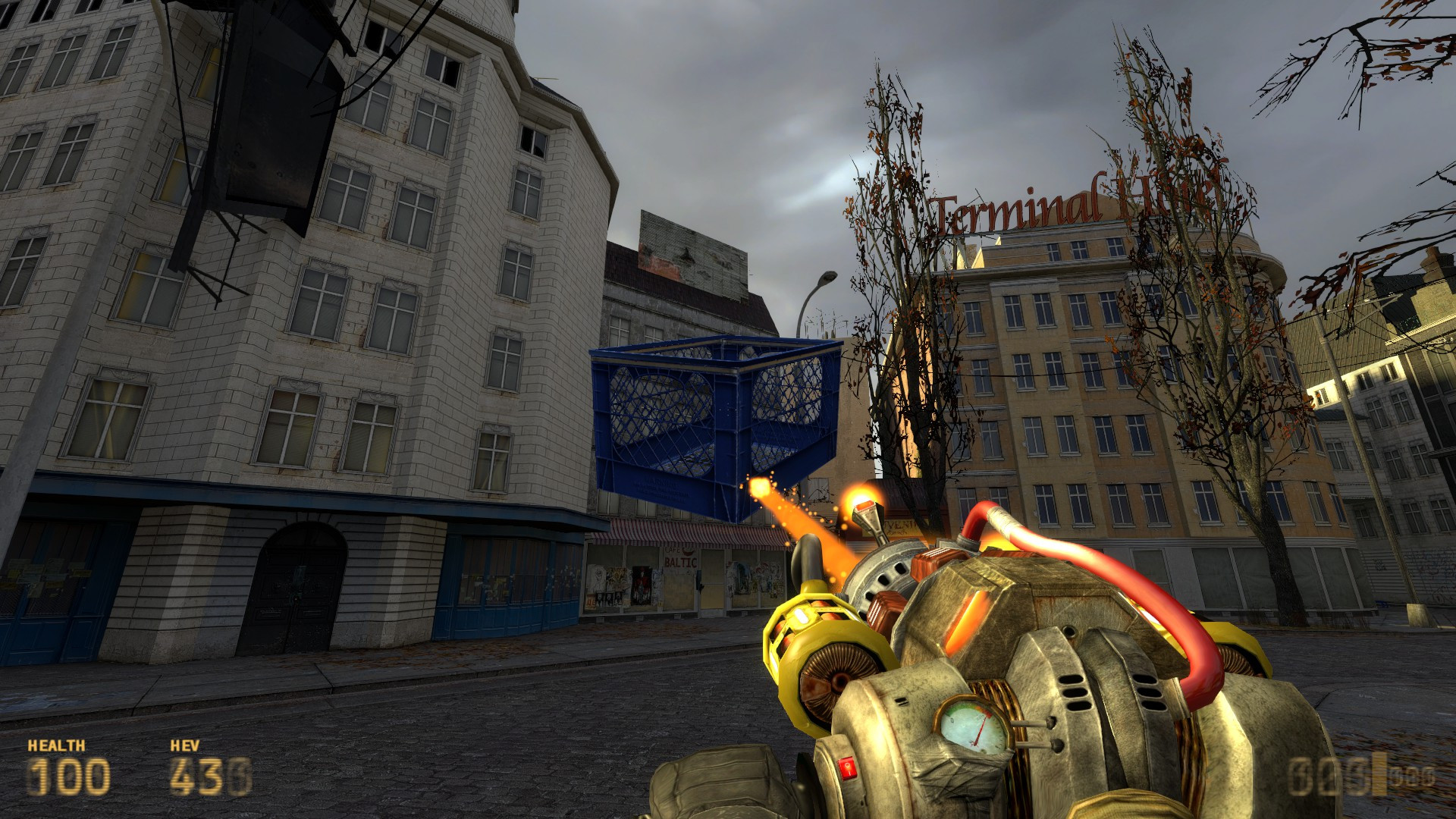Click the ammo counter in the bottom-right HUD
Viewport: 1456px width, 819px height.
tap(1316, 775)
